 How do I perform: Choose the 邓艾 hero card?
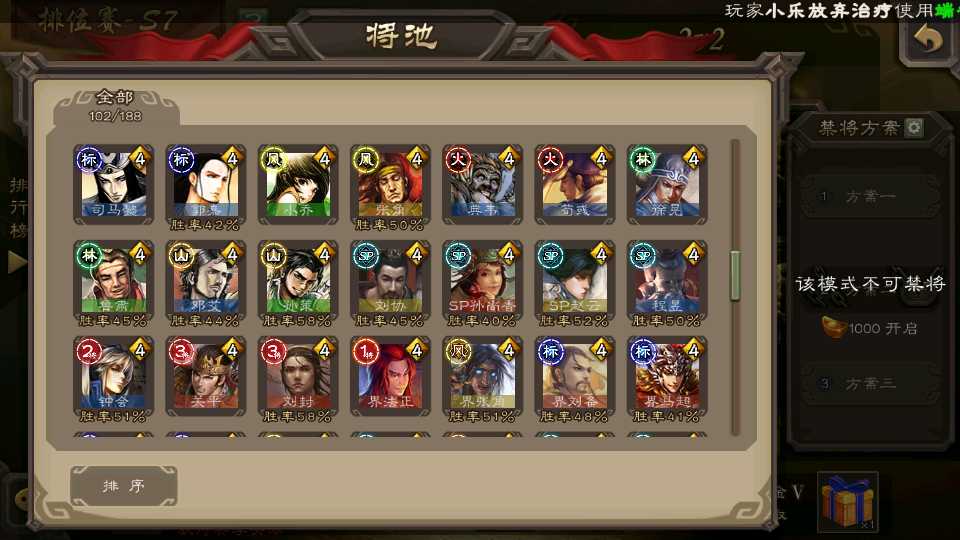point(205,281)
